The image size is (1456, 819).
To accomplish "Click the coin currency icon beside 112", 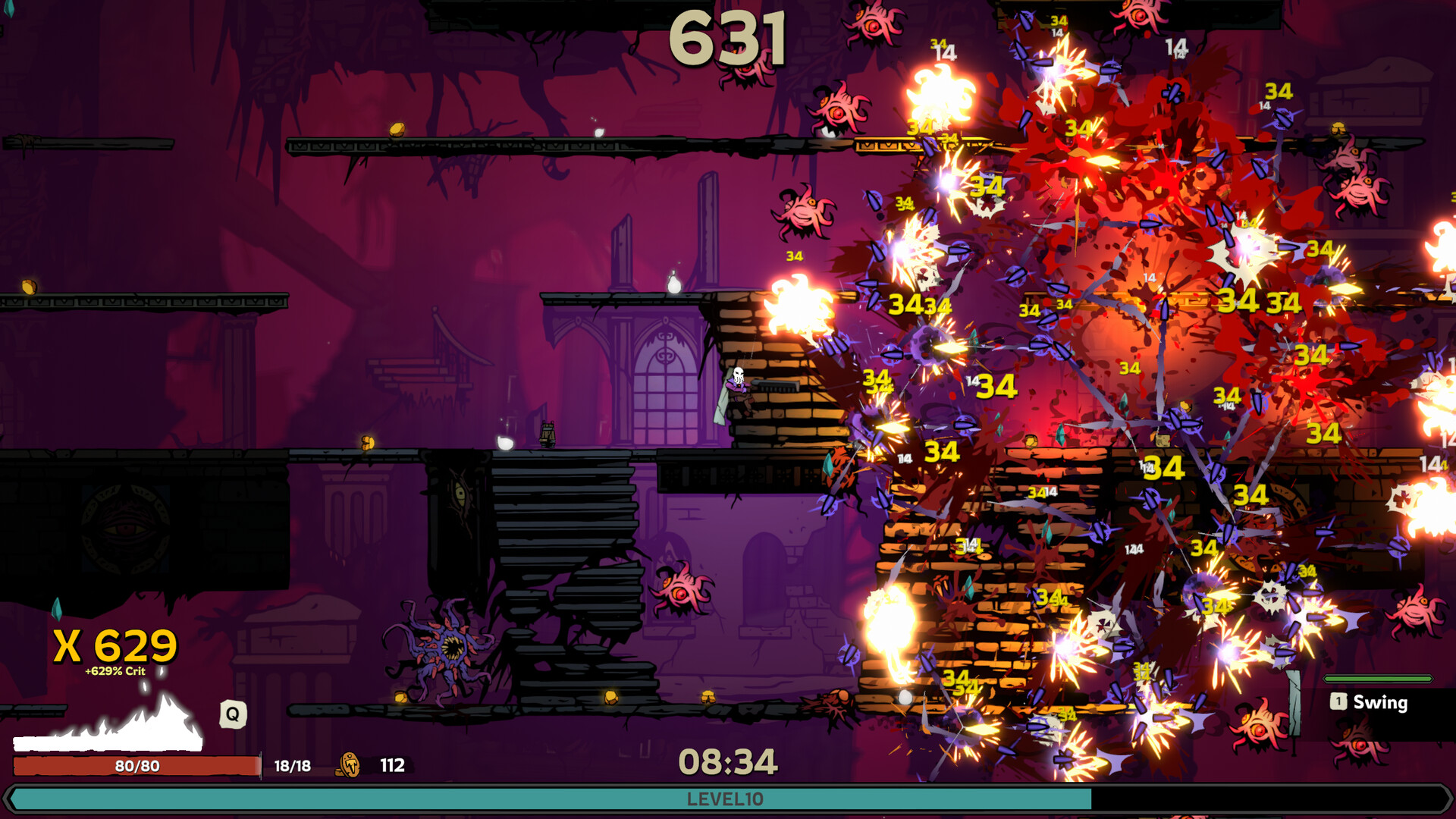I will tap(350, 766).
